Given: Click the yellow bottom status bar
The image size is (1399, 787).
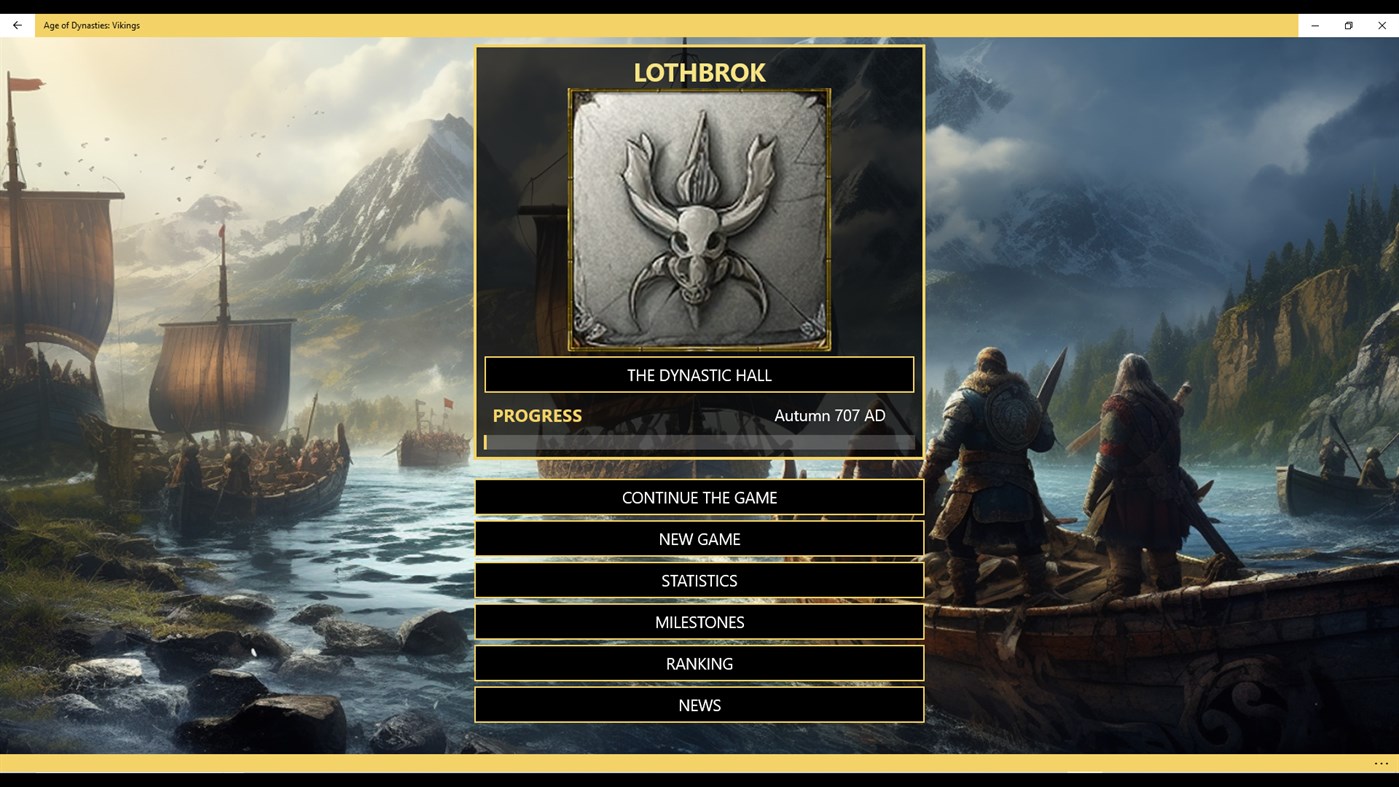Looking at the screenshot, I should (x=699, y=763).
